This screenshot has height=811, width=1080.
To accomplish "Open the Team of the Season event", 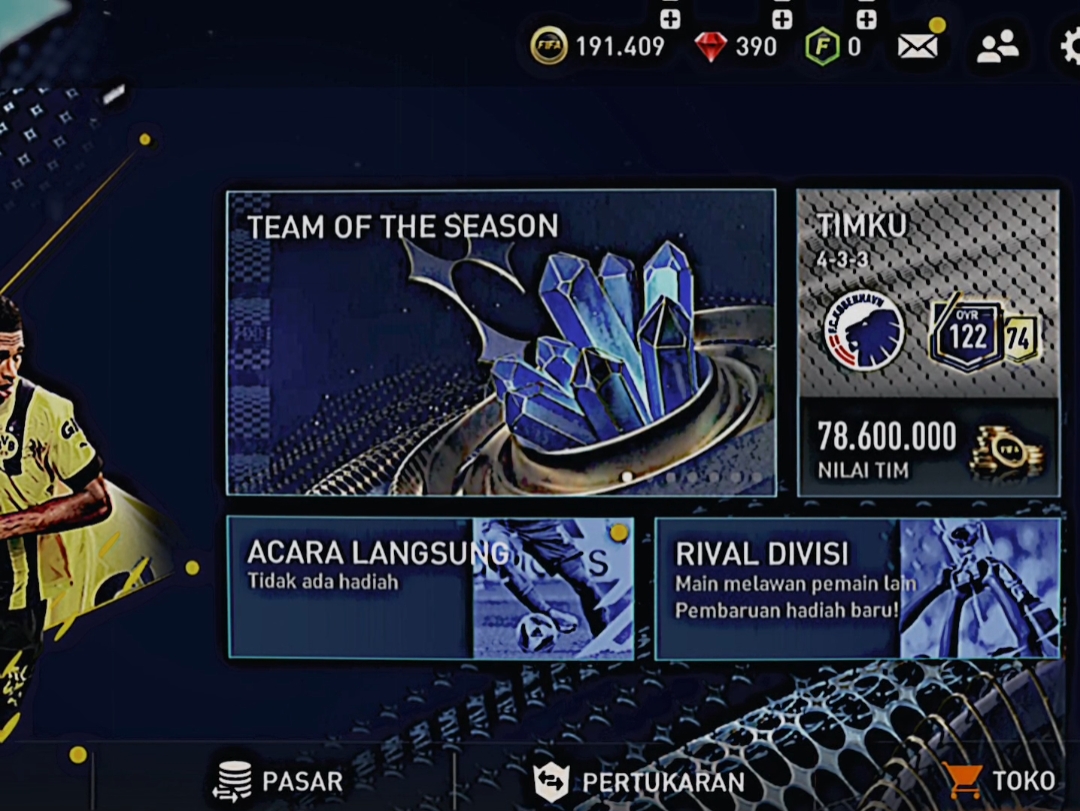I will click(x=501, y=342).
